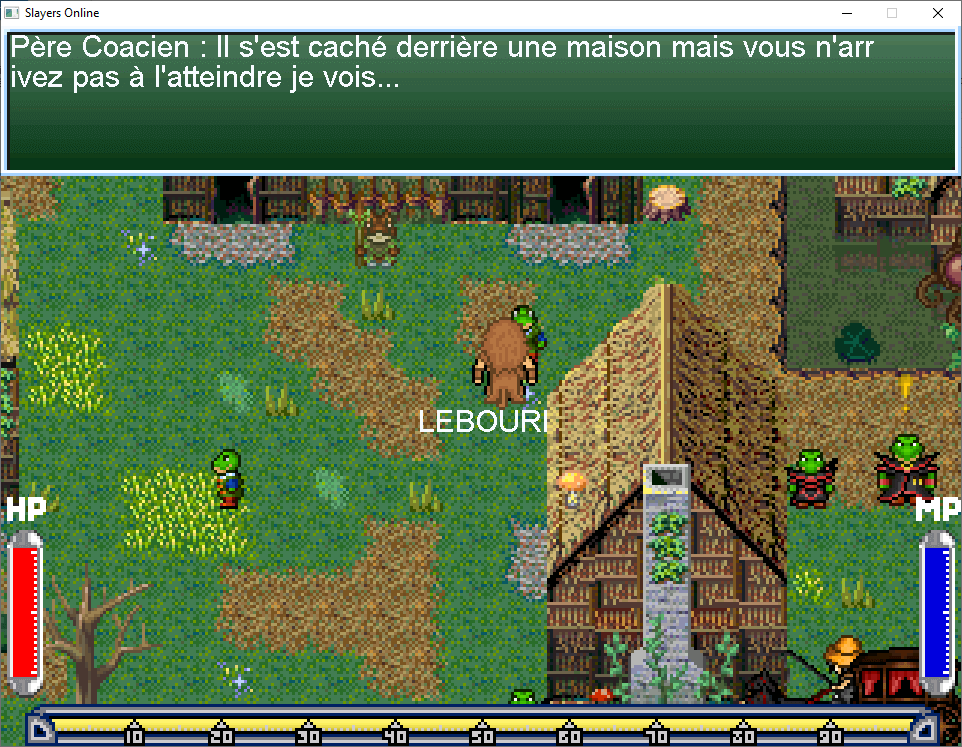Close the Slayers Online window
The width and height of the screenshot is (962, 747).
tap(937, 13)
